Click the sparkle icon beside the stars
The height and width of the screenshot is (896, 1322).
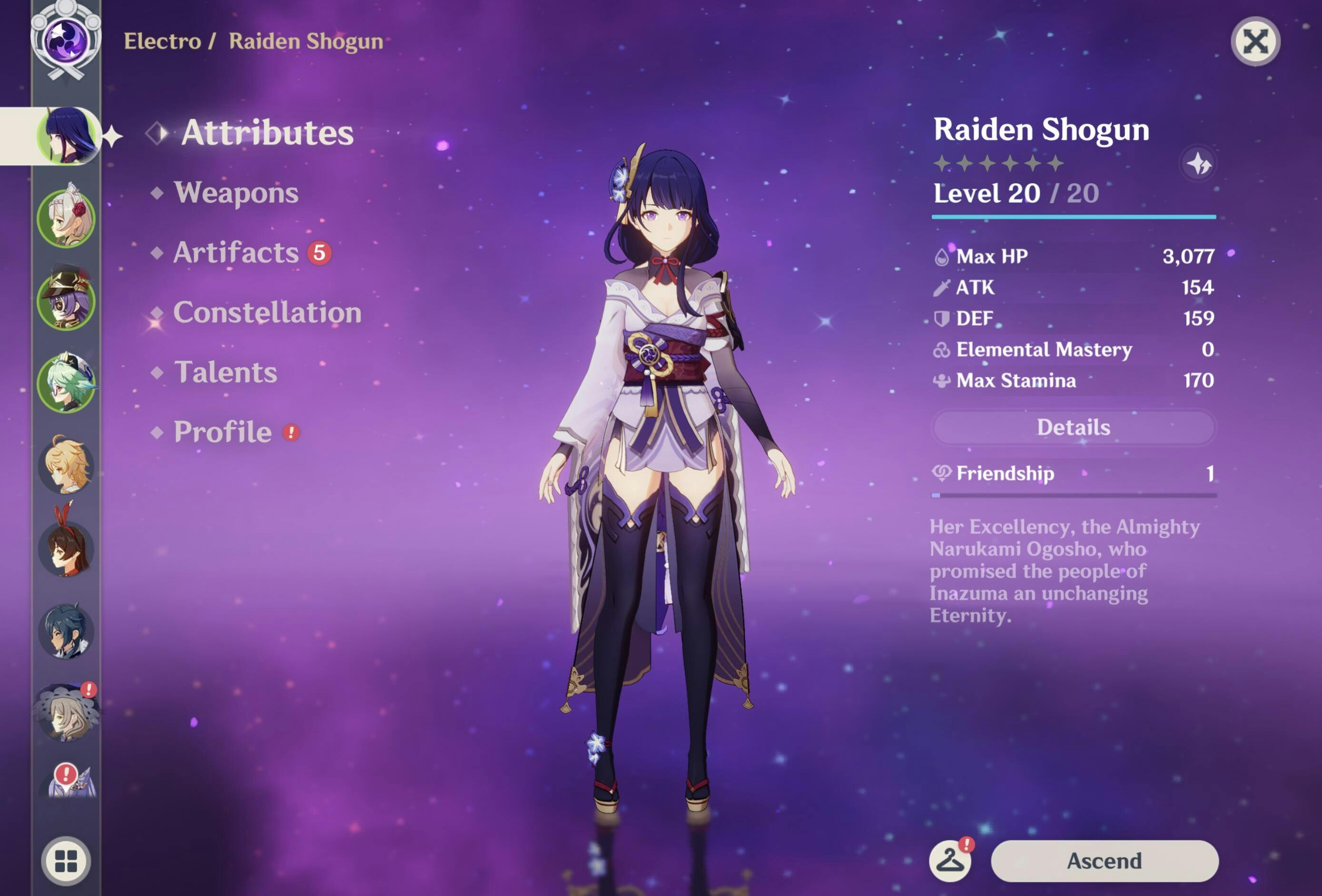(x=1199, y=165)
